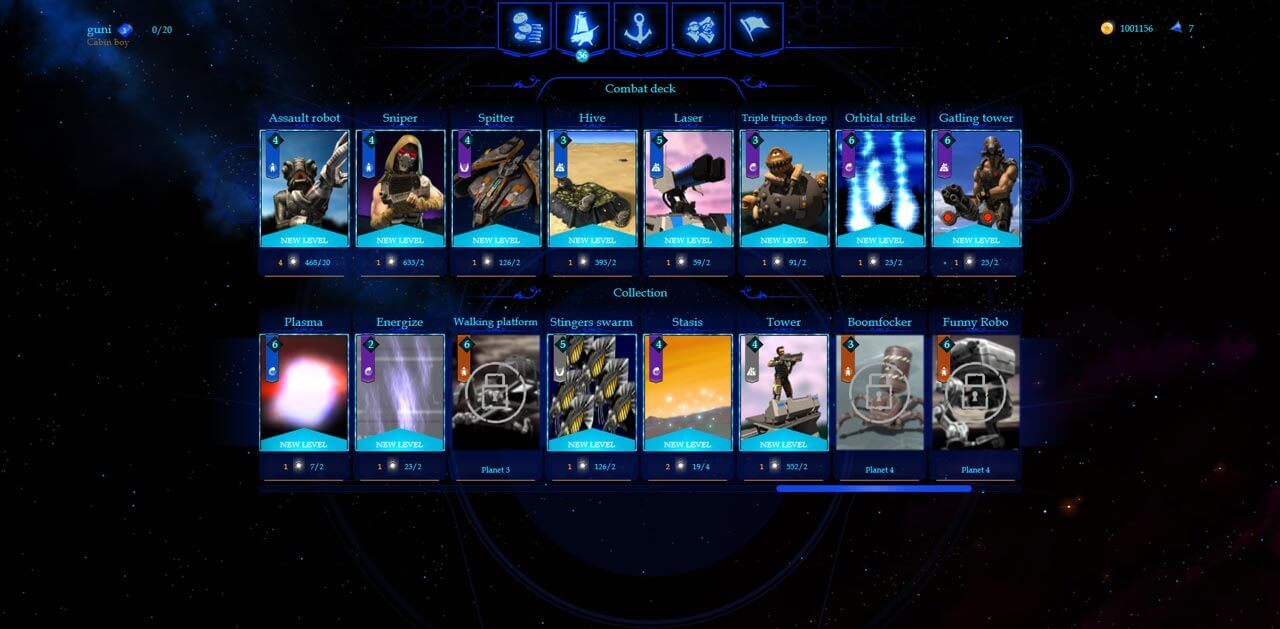Switch to the sailing ship tab
Viewport: 1280px width, 629px height.
pyautogui.click(x=583, y=27)
